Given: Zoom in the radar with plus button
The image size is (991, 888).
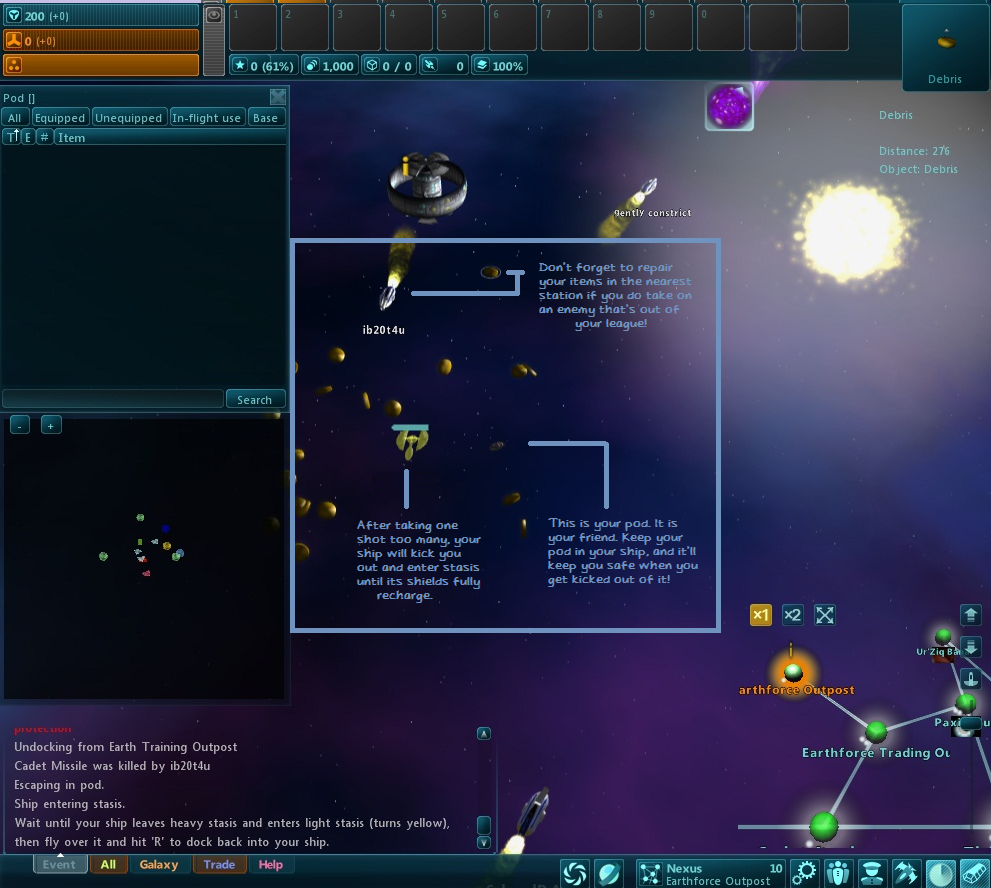Looking at the screenshot, I should pyautogui.click(x=51, y=425).
